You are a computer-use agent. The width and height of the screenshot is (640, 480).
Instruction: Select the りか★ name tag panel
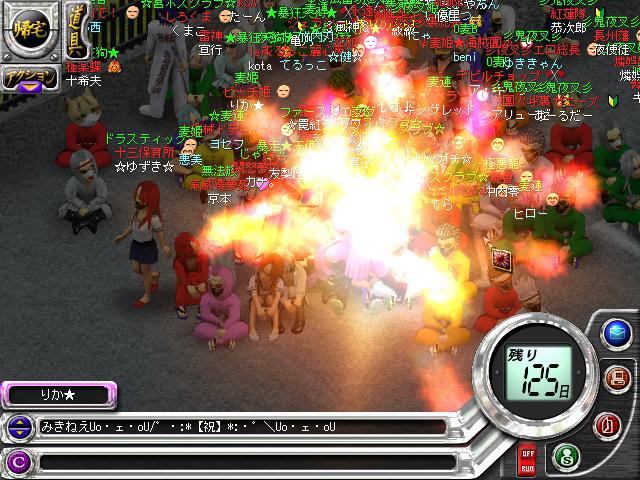coord(58,395)
